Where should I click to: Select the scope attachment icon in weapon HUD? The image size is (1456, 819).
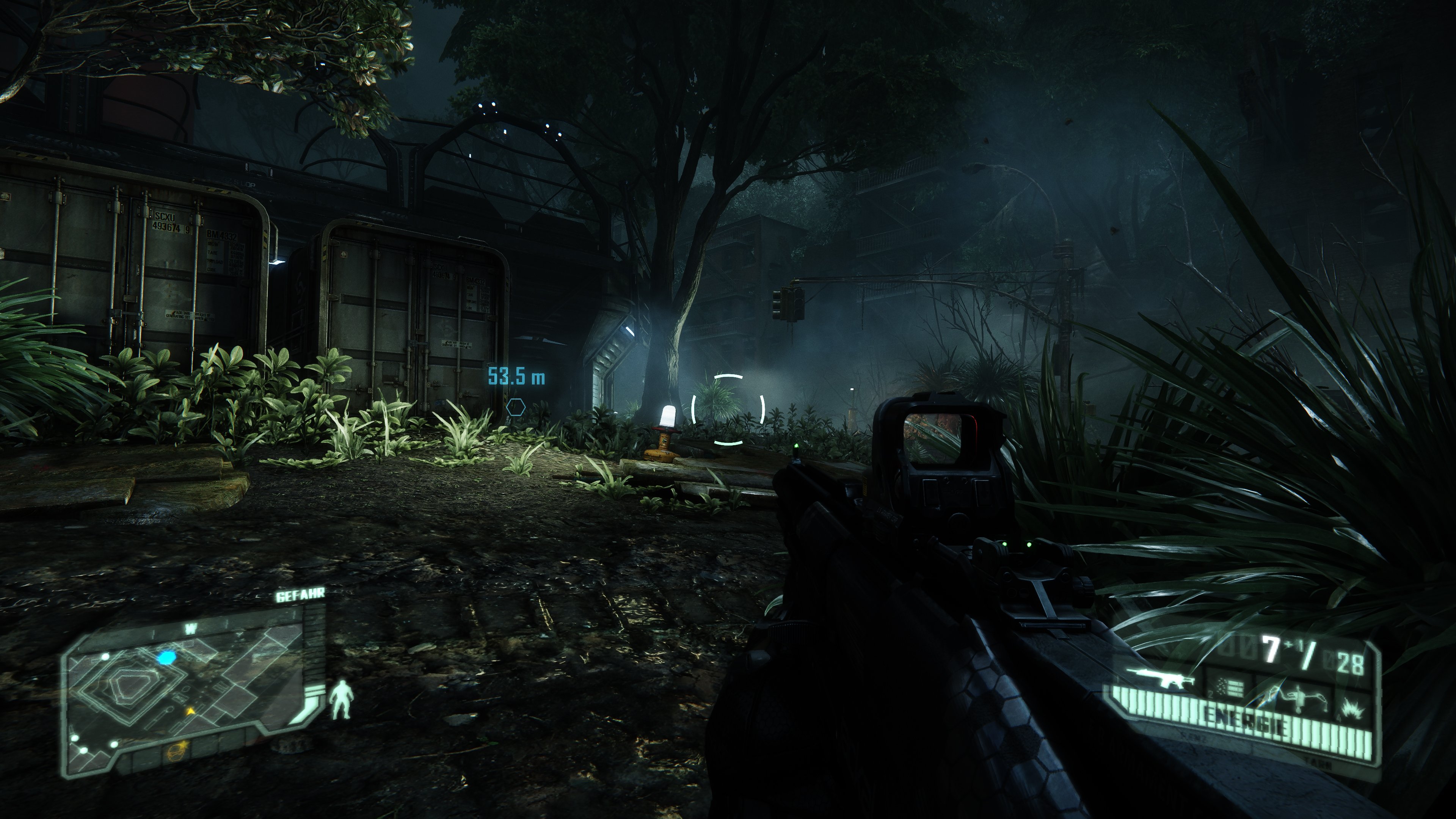pos(1299,697)
